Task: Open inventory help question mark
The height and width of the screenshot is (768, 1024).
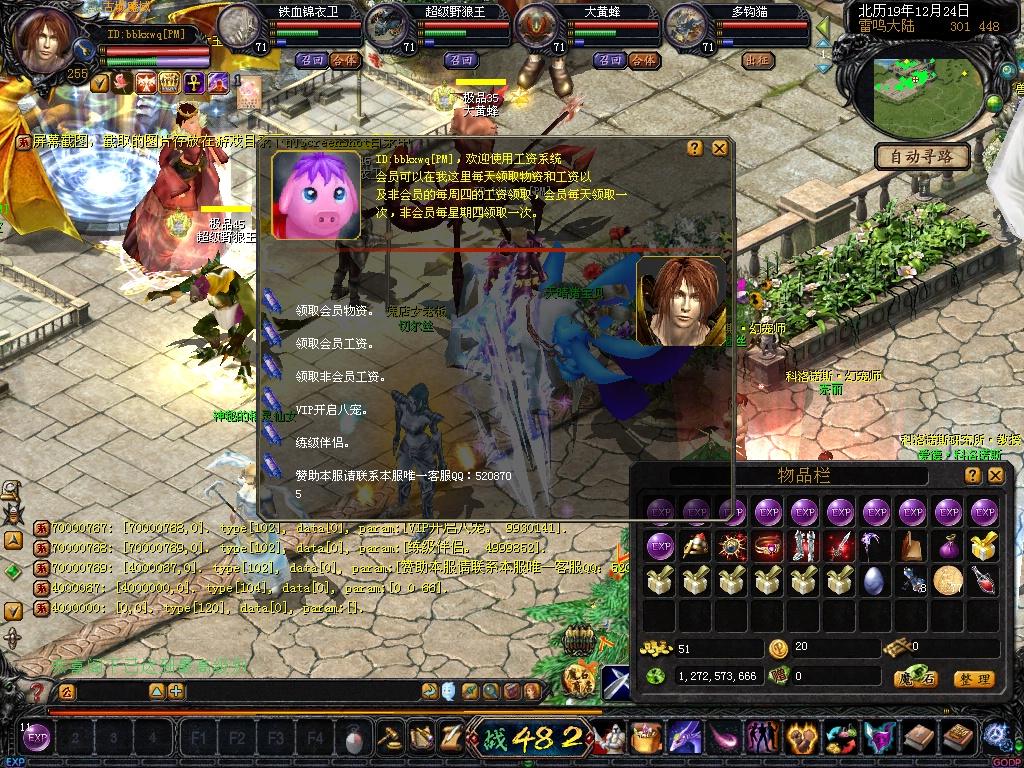Action: (x=972, y=476)
